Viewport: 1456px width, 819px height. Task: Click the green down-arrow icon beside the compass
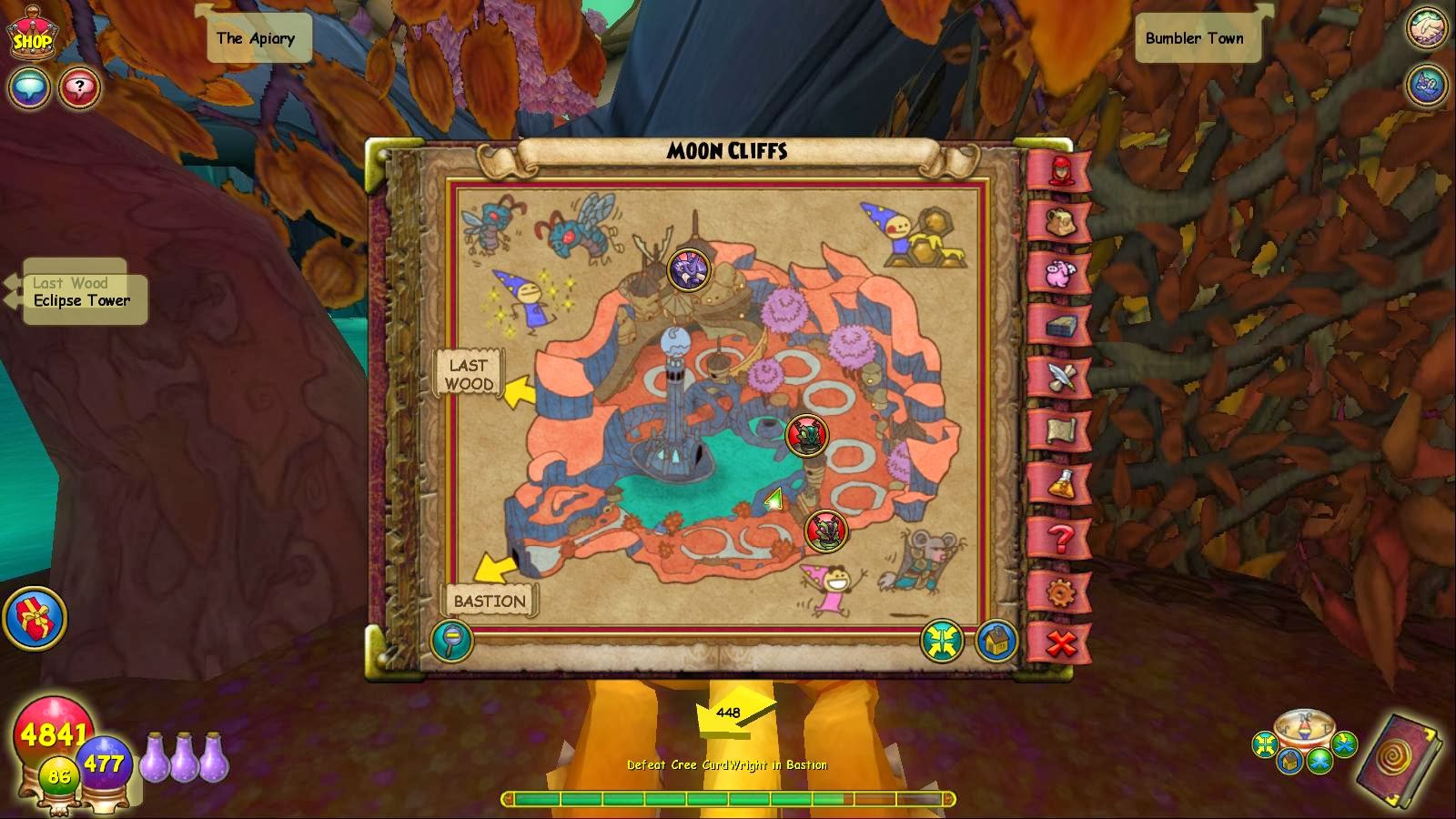tap(1345, 743)
